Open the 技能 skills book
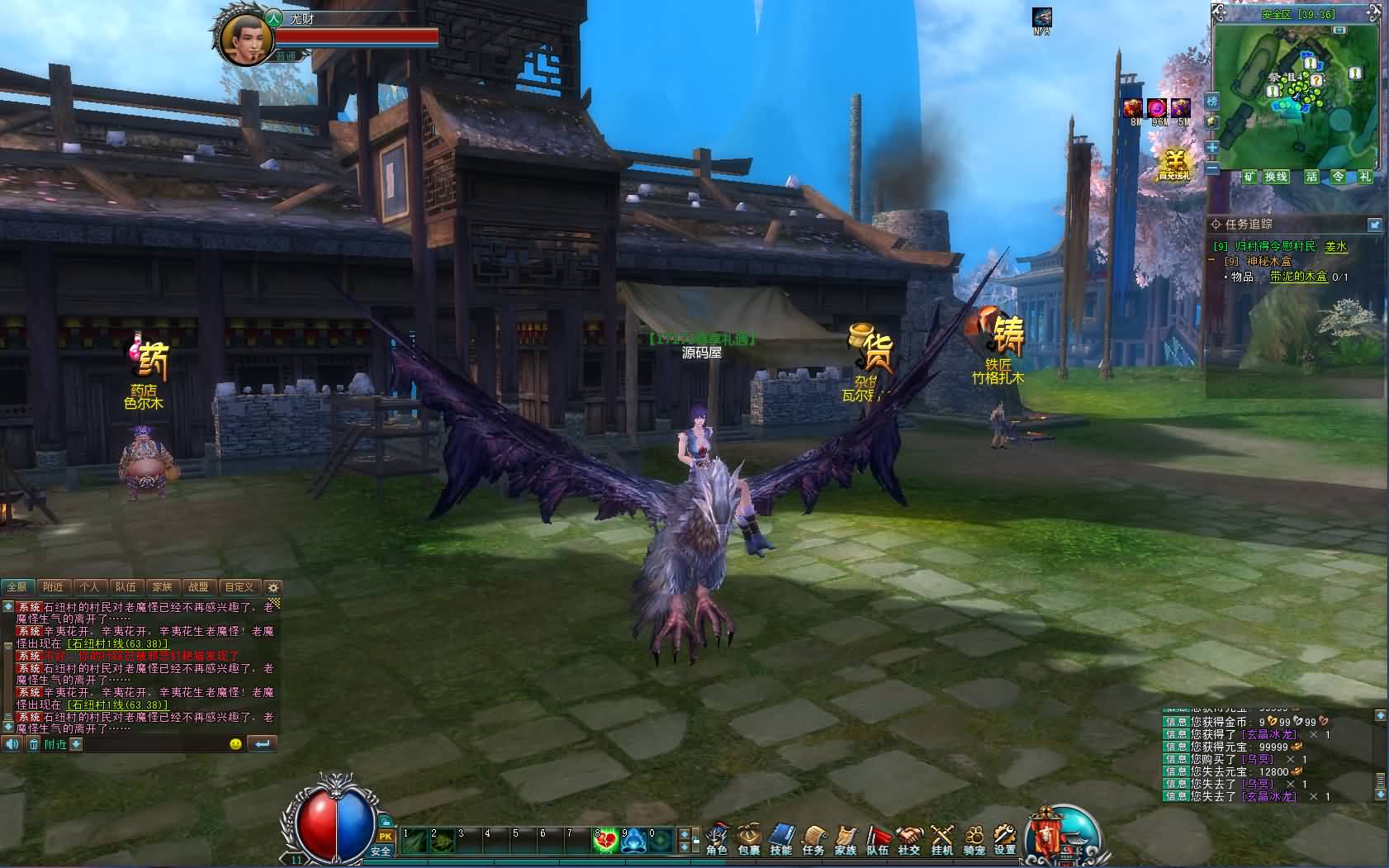 click(x=780, y=838)
